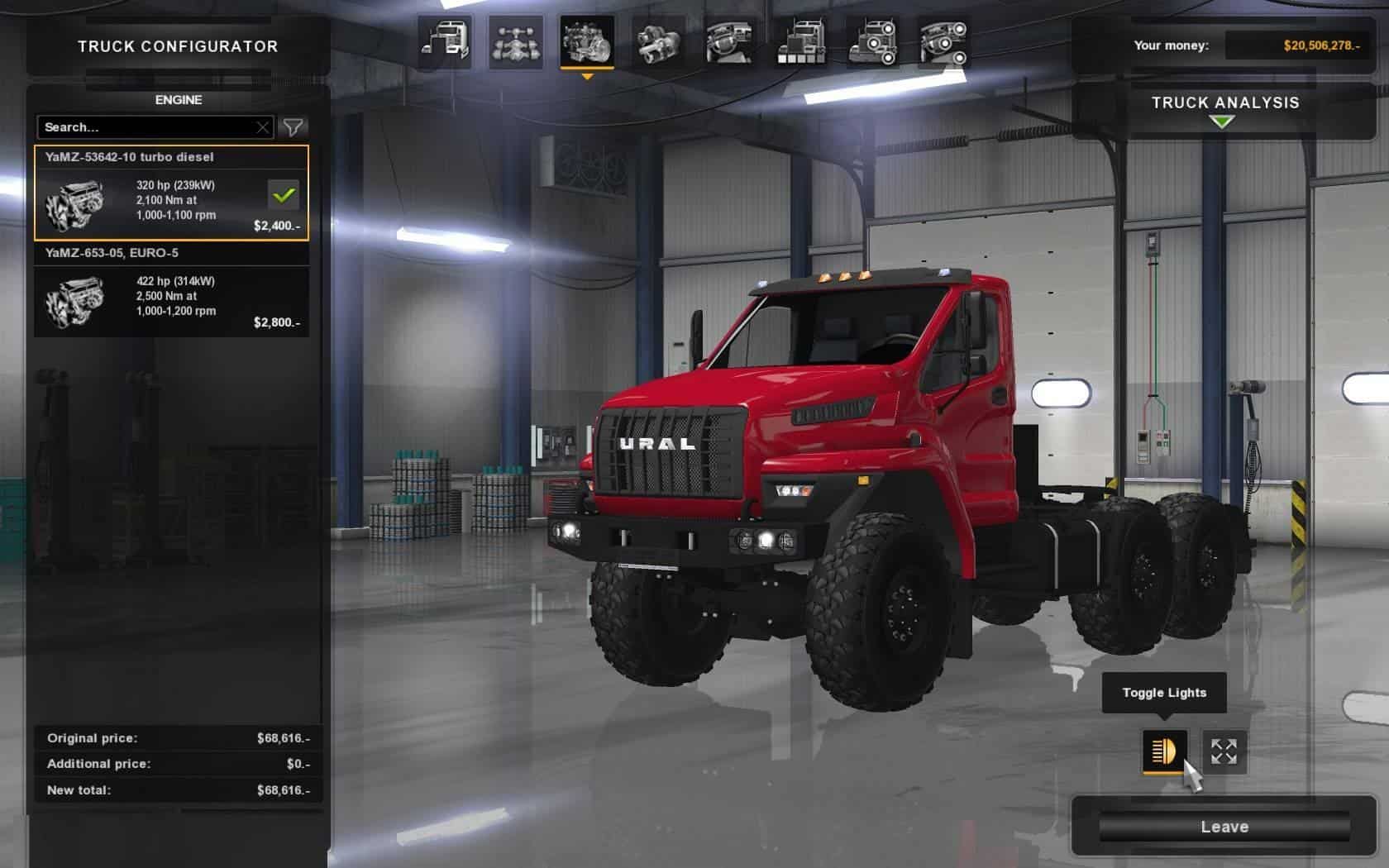Expand the Truck Analysis panel
This screenshot has height=868, width=1389.
[x=1224, y=110]
